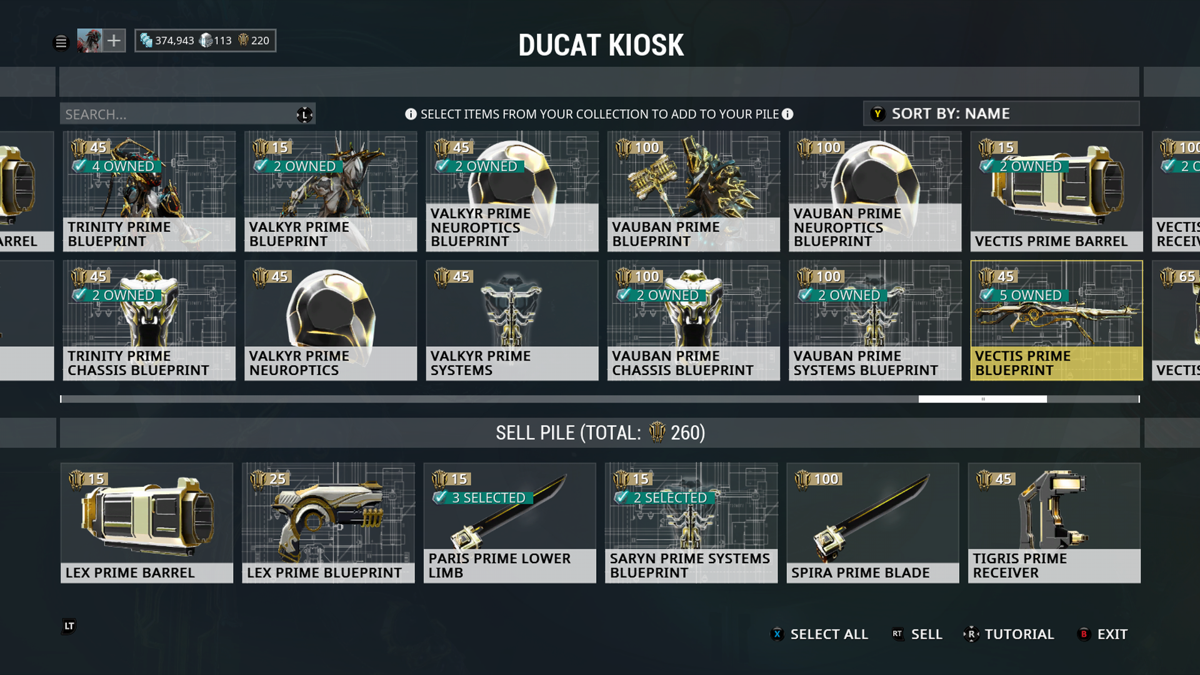
Task: Open the hamburger menu icon
Action: tap(61, 42)
